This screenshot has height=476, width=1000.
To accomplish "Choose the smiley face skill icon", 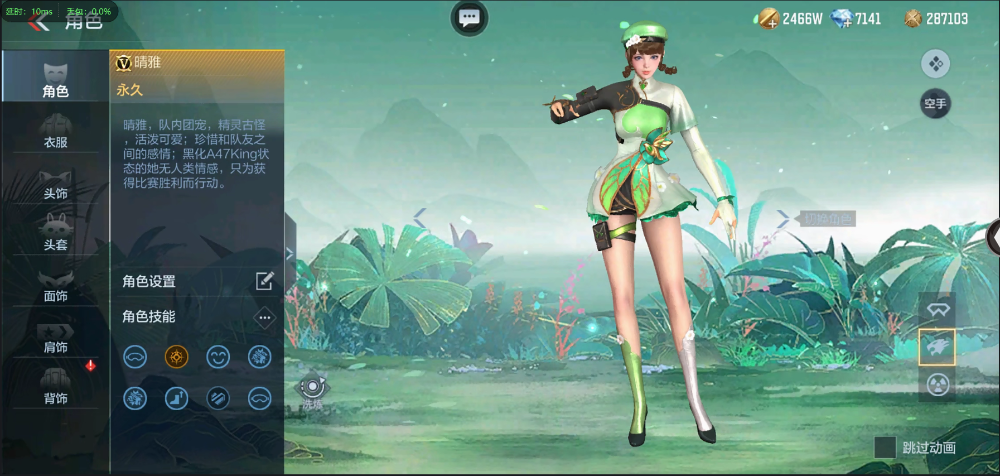I will pos(217,356).
